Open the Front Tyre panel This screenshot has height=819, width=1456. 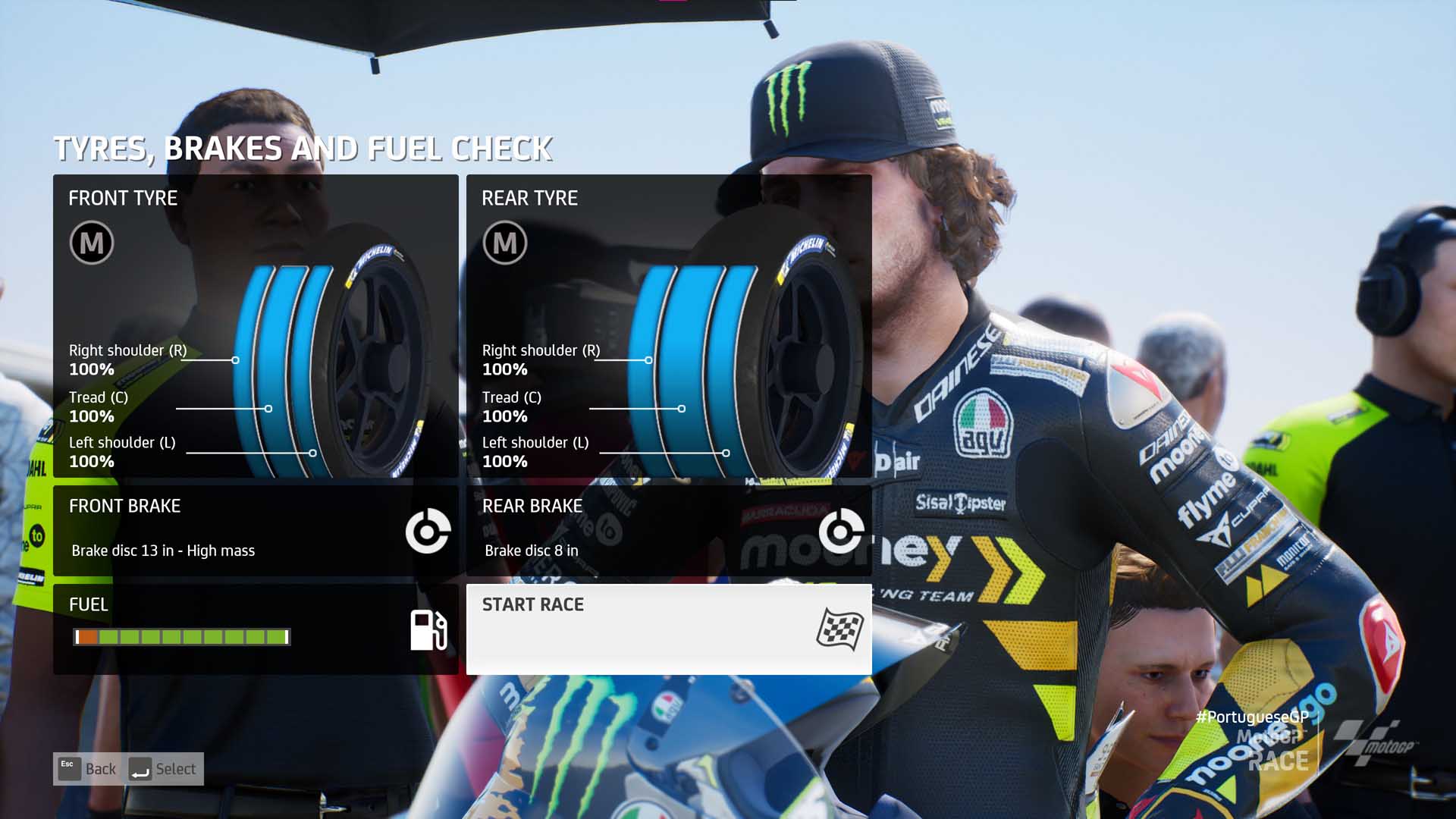[256, 326]
